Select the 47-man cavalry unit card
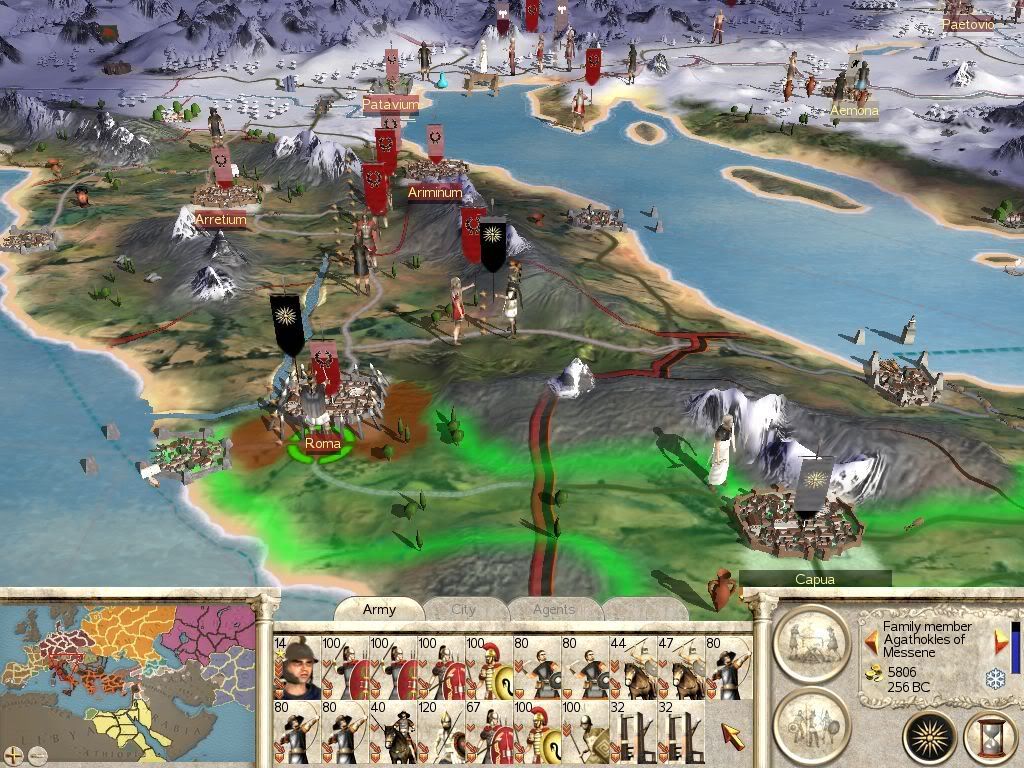This screenshot has width=1024, height=768. pyautogui.click(x=681, y=668)
